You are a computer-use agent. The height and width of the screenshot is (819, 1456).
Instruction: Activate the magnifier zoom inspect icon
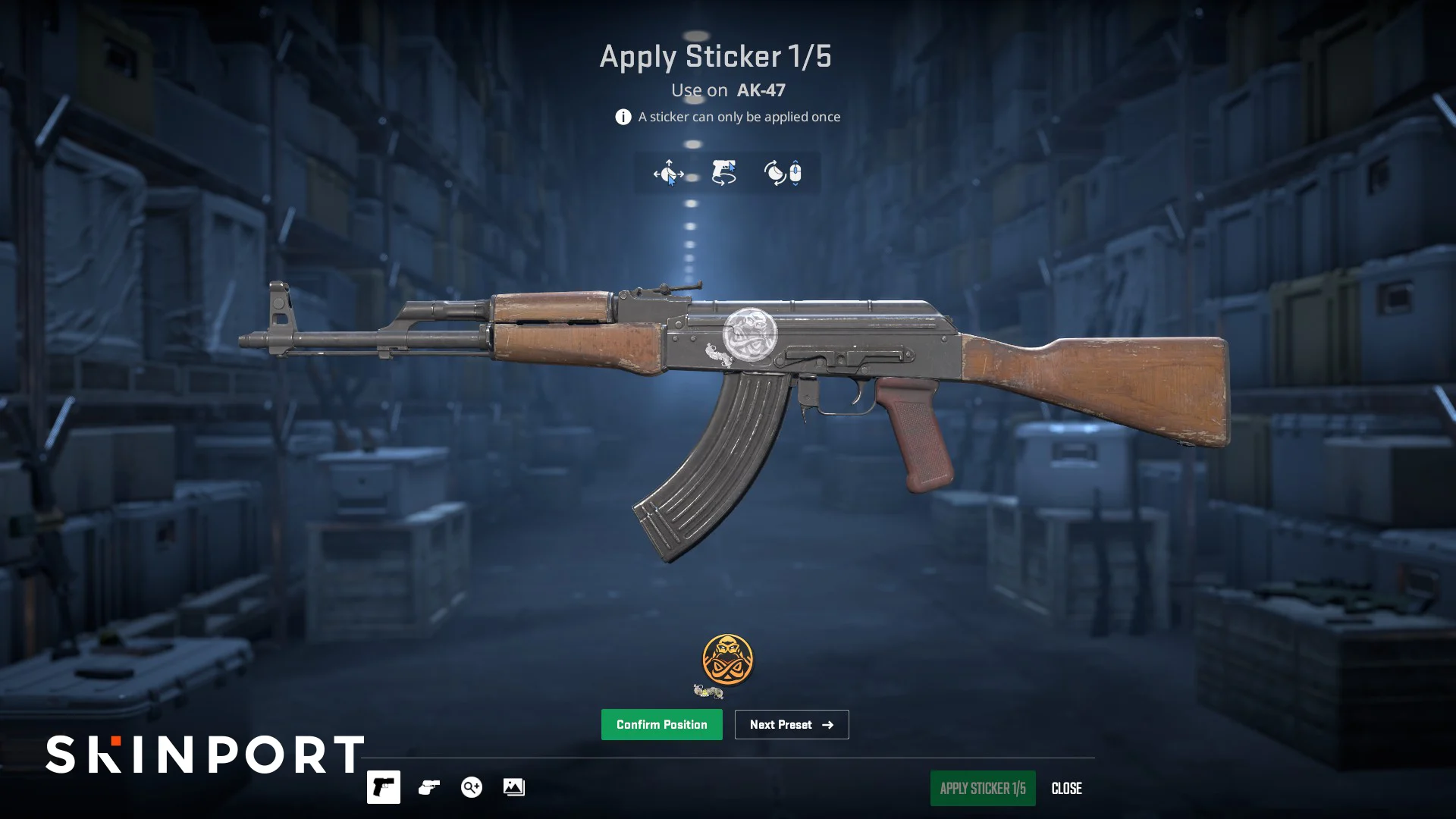(471, 787)
